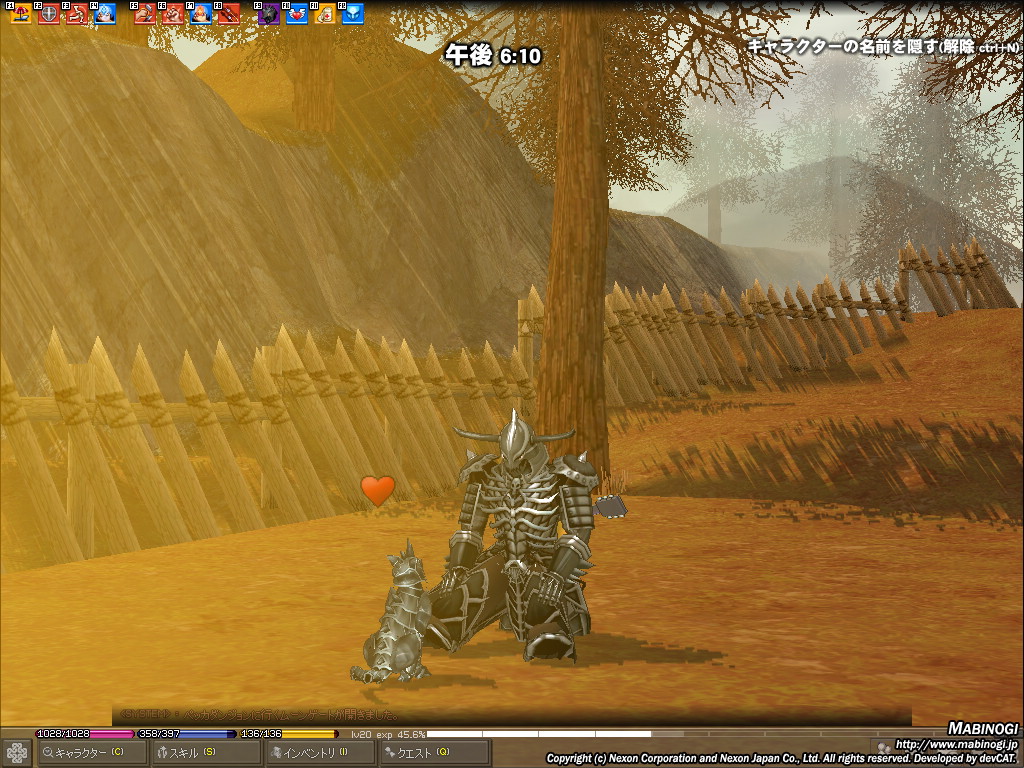Activate the F3 flexing arm skill
This screenshot has height=768, width=1024.
tap(77, 14)
